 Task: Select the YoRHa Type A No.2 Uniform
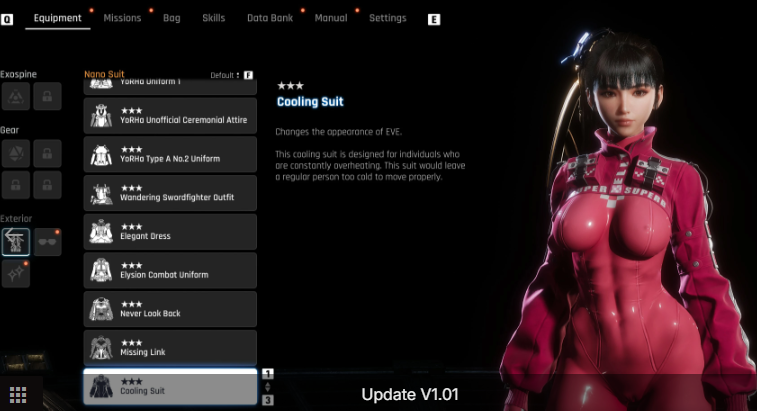coord(170,154)
